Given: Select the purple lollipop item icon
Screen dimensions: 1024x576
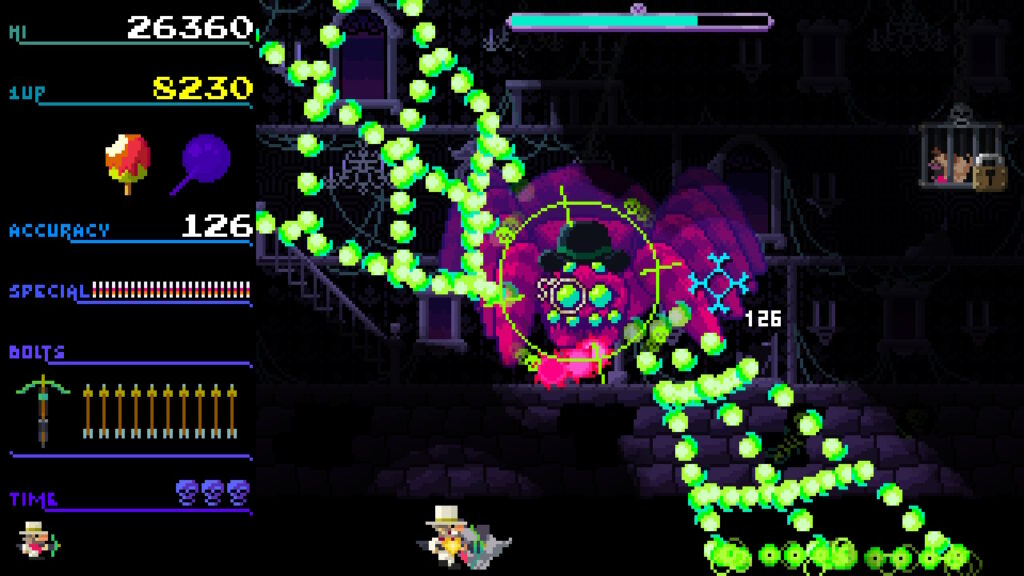Looking at the screenshot, I should click(x=205, y=160).
